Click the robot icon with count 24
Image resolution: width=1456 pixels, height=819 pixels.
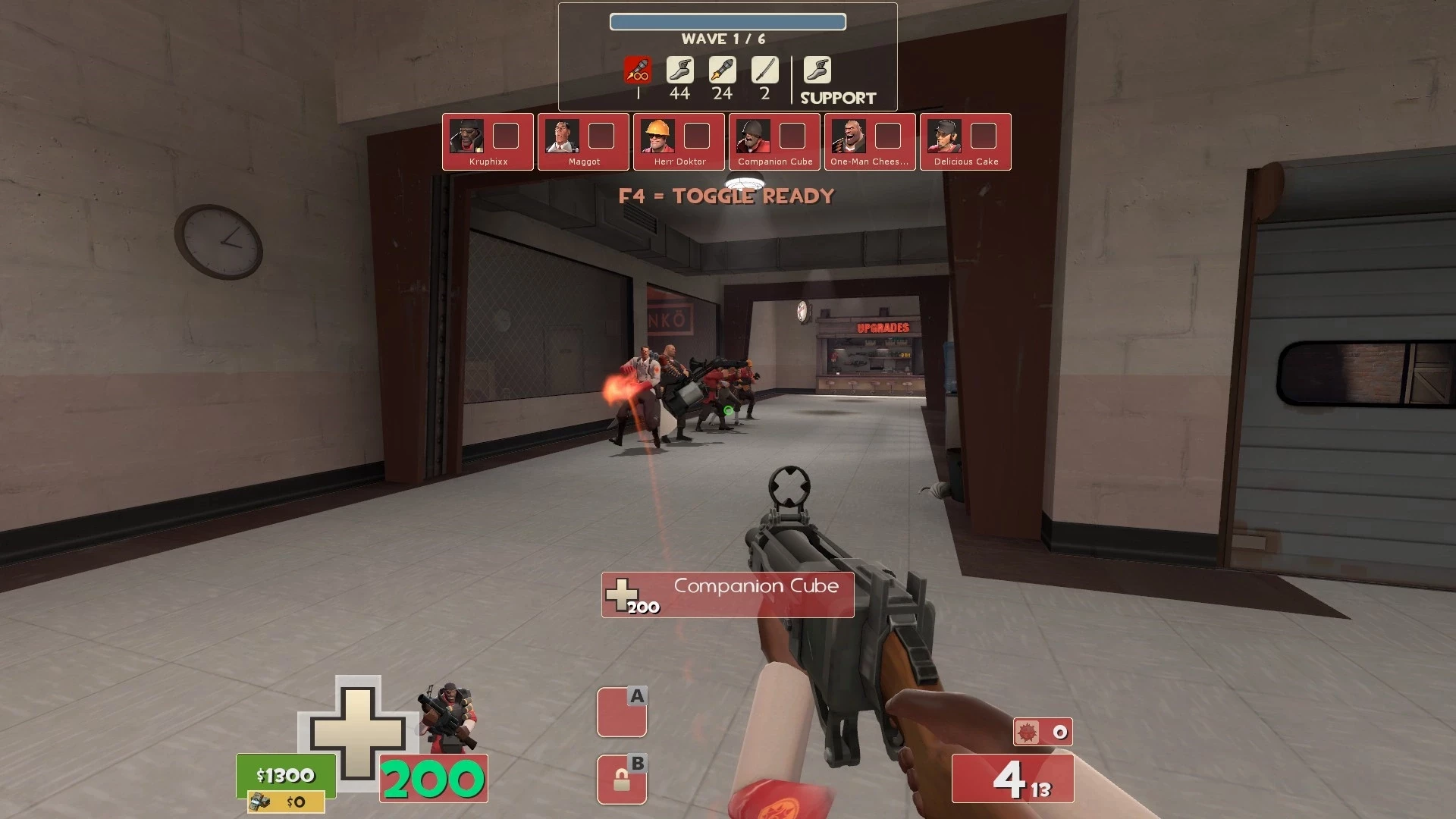722,71
